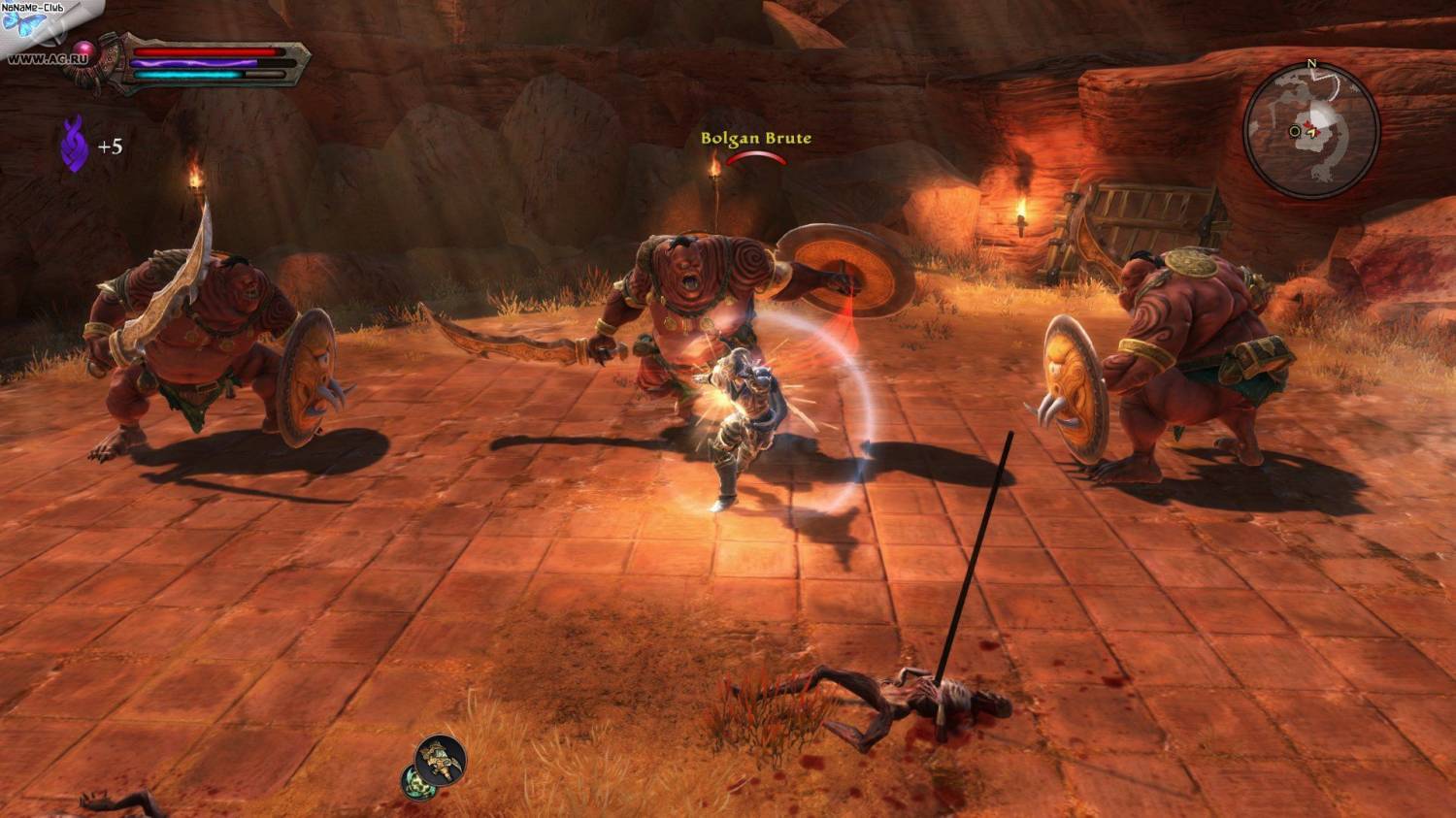
Task: Click the purple Fate flame icon
Action: [75, 145]
